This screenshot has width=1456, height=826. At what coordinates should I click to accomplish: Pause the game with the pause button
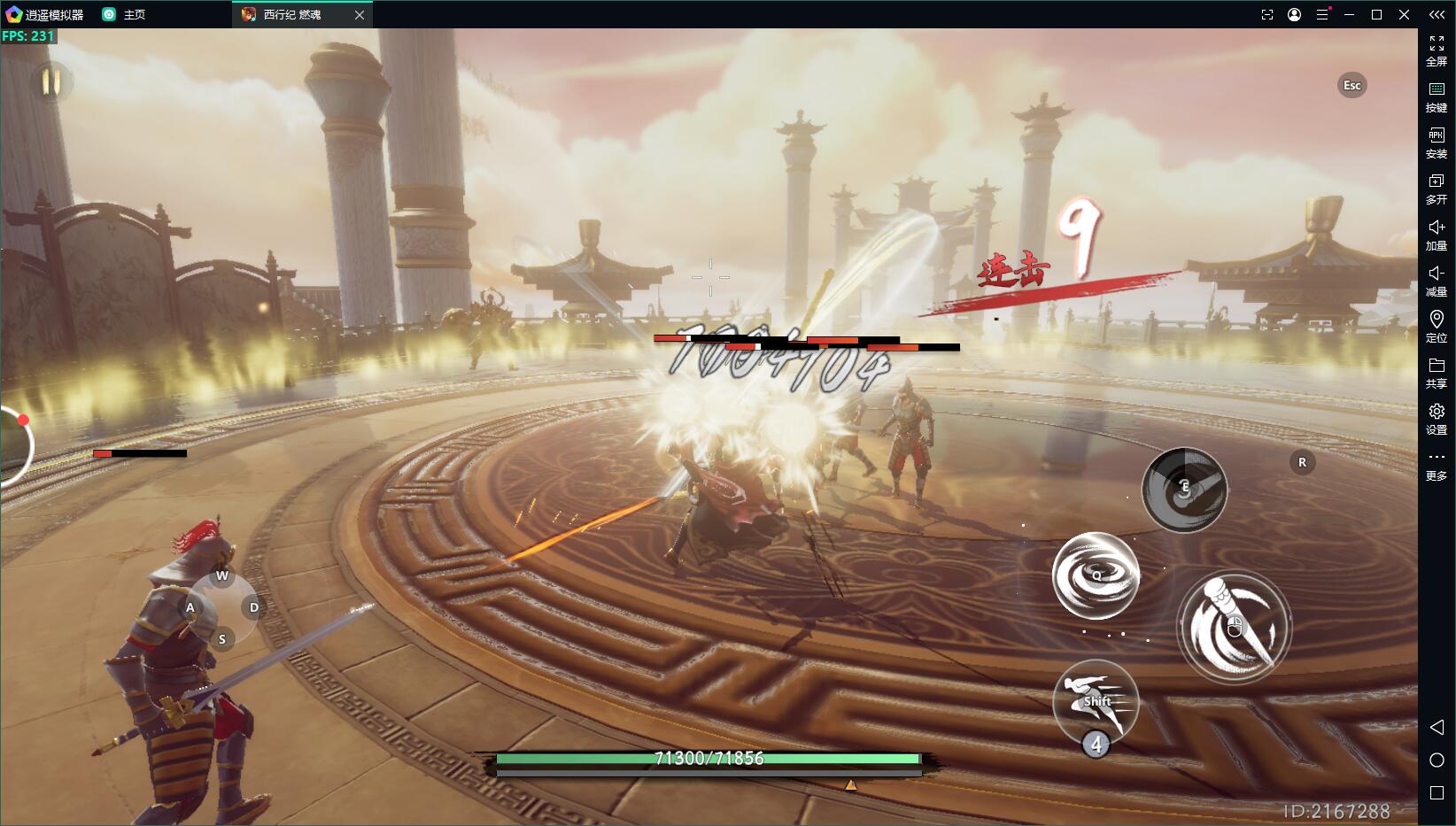[x=50, y=81]
